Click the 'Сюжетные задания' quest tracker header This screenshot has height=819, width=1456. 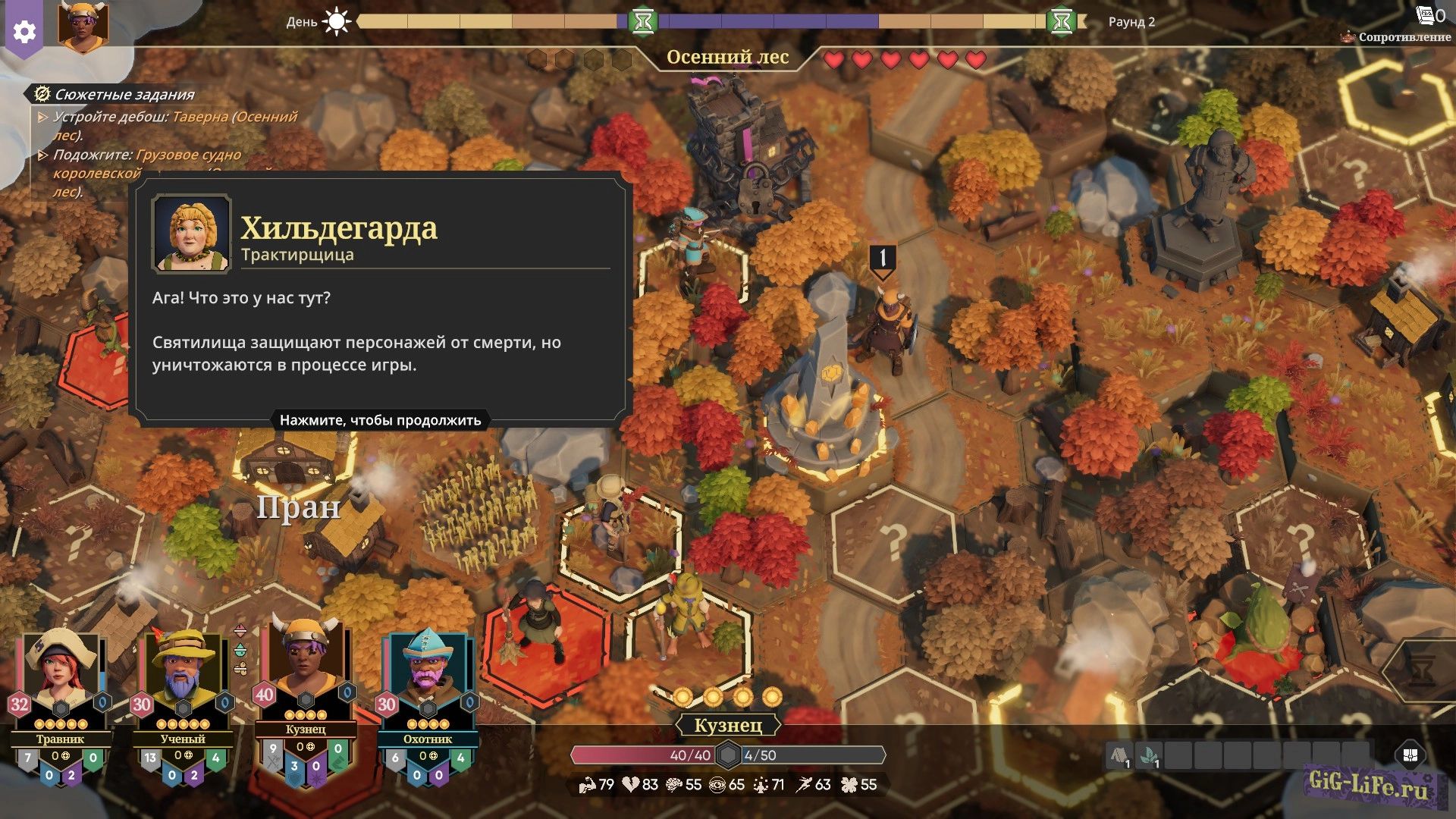[124, 95]
